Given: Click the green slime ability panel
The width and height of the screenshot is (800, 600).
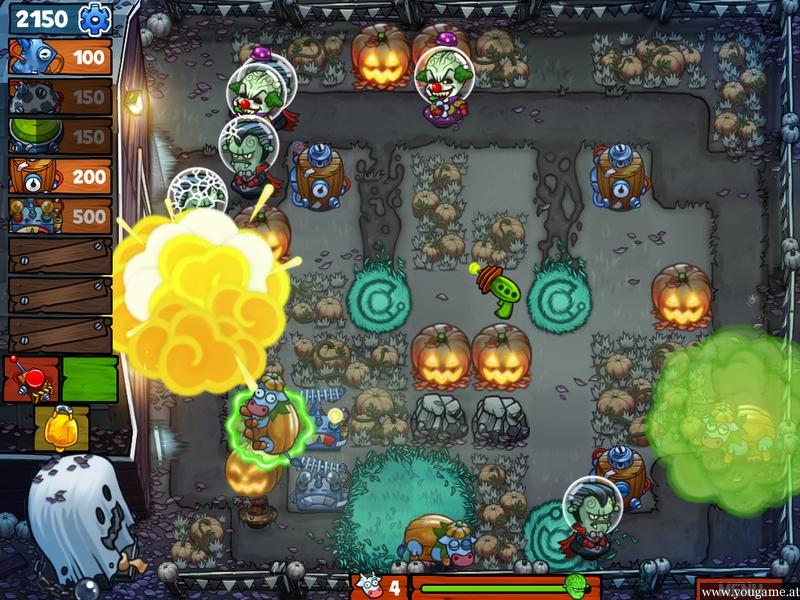Looking at the screenshot, I should [x=90, y=379].
